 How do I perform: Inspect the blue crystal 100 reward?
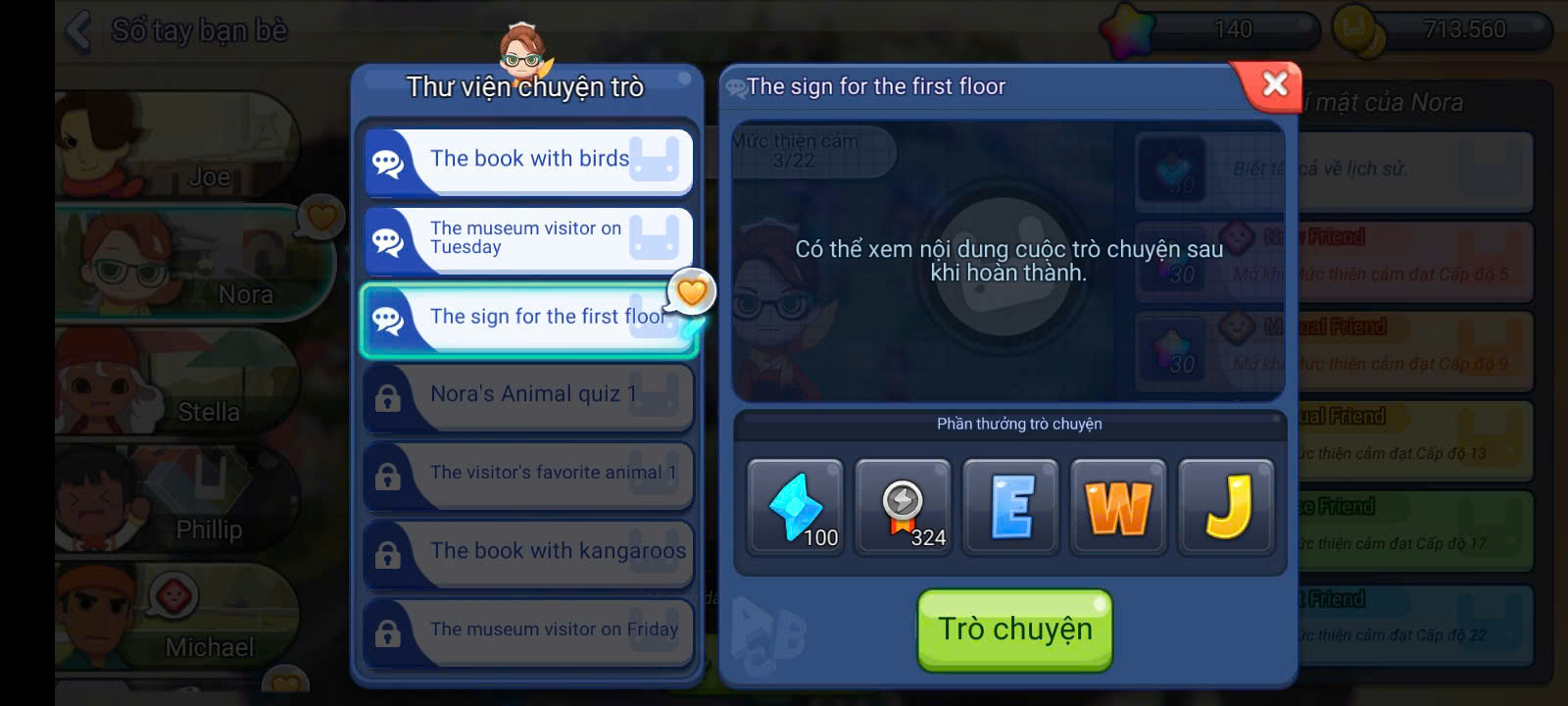(x=795, y=508)
